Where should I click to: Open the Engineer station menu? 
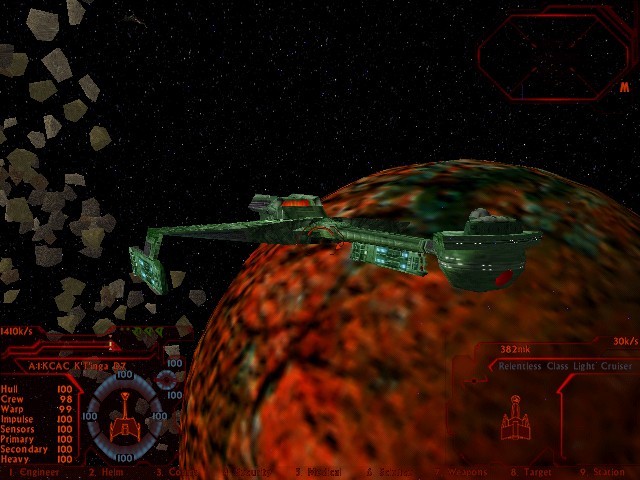point(34,472)
